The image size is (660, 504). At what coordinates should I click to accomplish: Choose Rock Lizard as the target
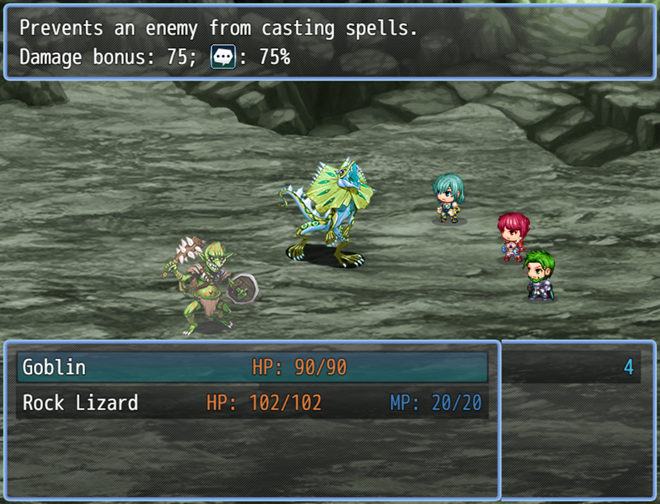pos(250,403)
